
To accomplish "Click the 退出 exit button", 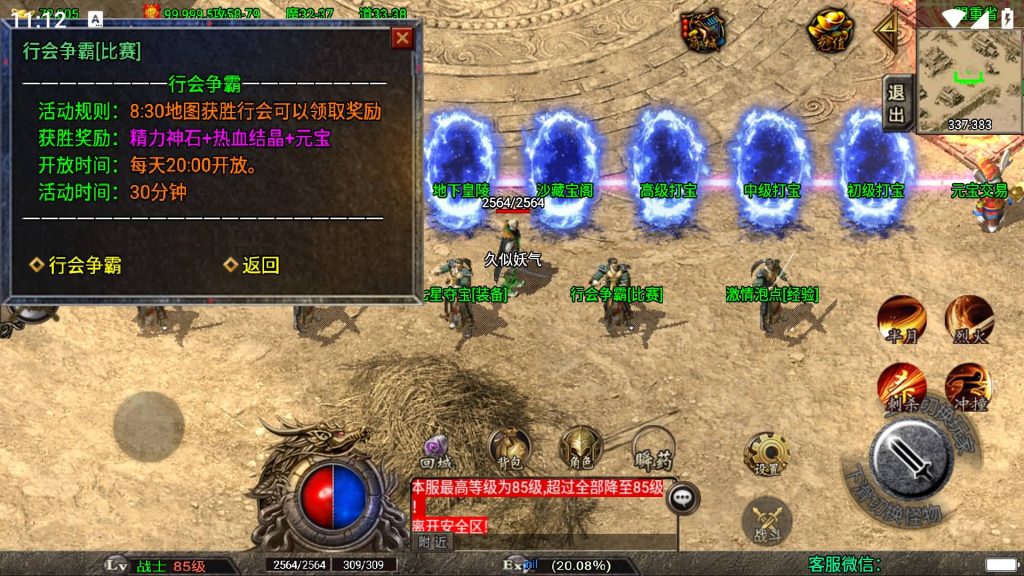I will (x=896, y=102).
